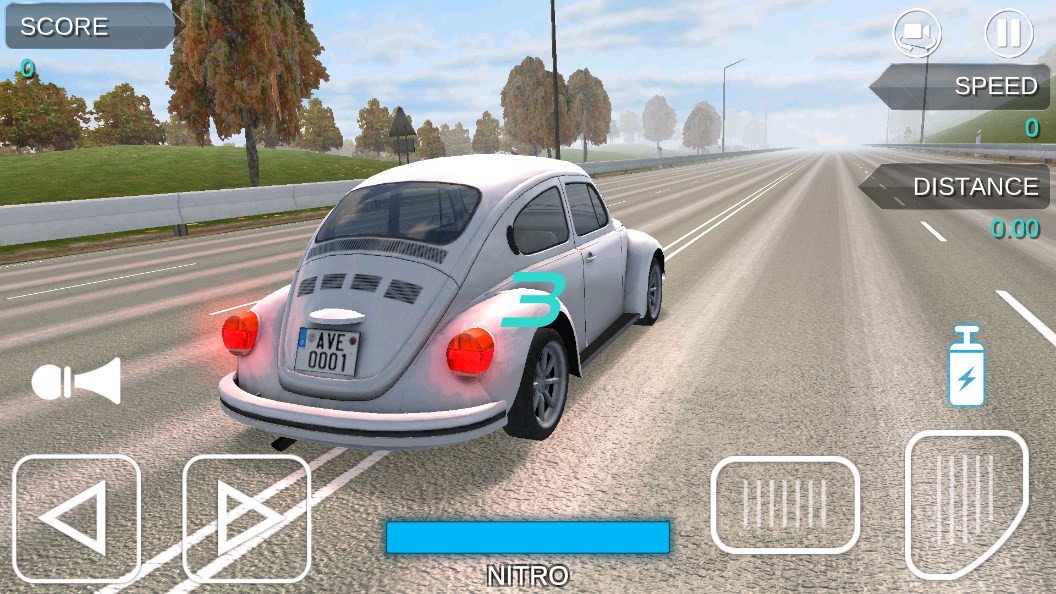Viewport: 1056px width, 594px height.
Task: Tap the brake pedal
Action: [785, 504]
